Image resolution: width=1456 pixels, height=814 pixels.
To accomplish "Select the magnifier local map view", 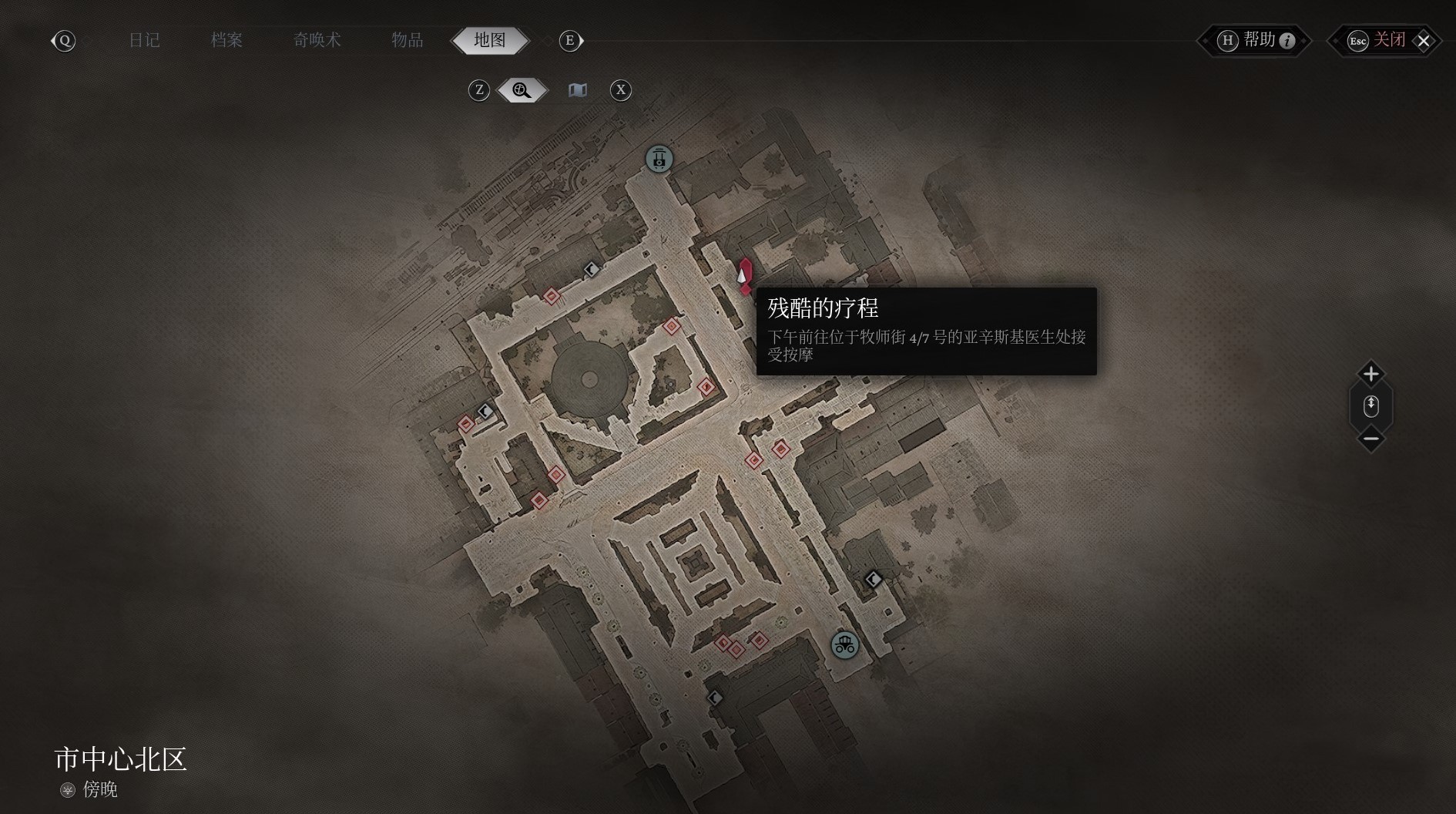I will point(522,90).
